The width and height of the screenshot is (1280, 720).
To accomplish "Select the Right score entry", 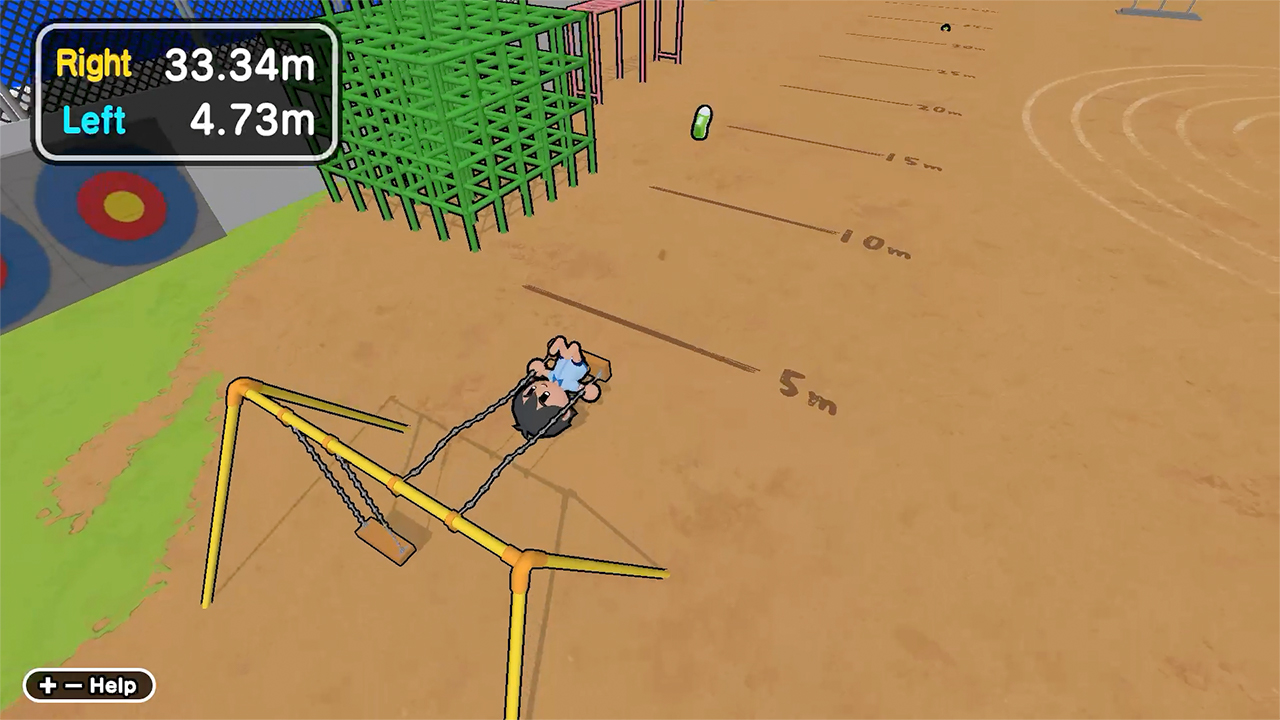I will click(186, 63).
